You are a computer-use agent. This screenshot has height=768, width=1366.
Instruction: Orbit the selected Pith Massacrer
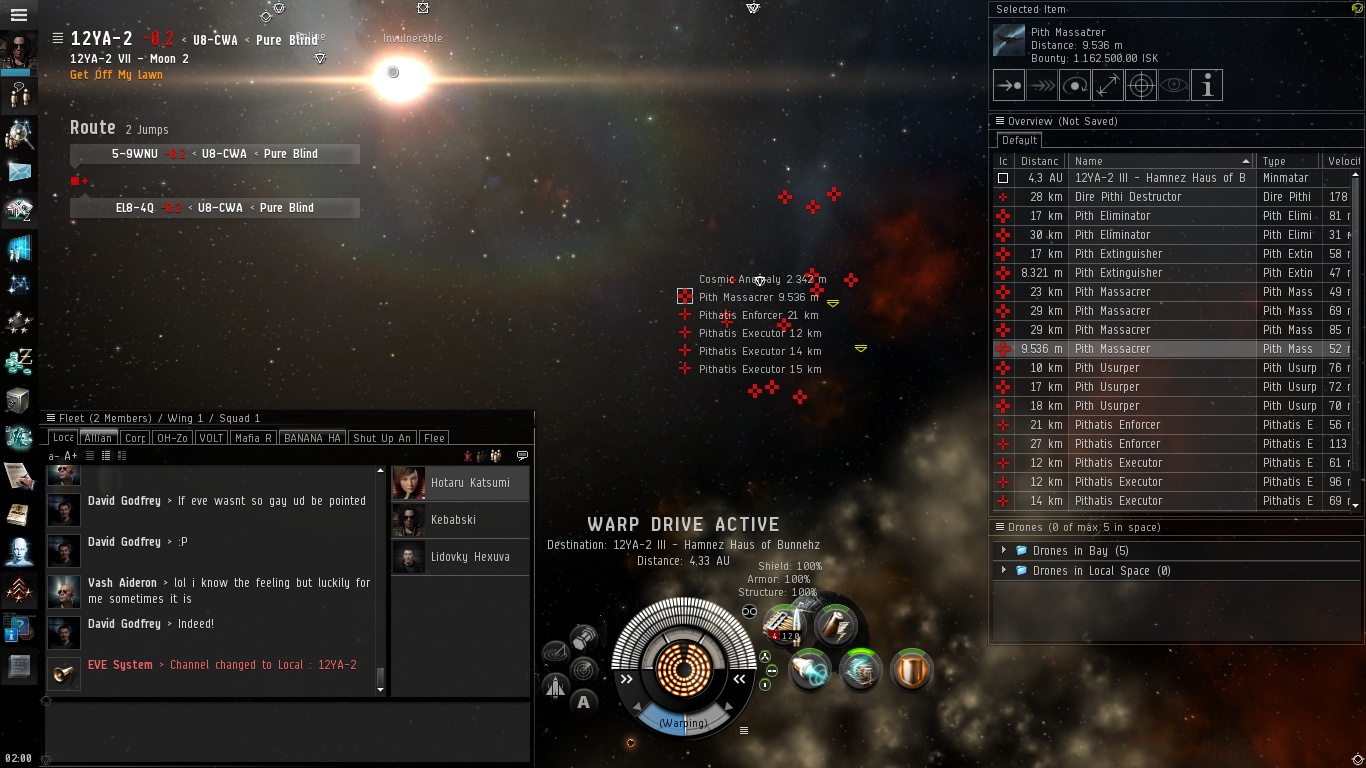point(1075,86)
